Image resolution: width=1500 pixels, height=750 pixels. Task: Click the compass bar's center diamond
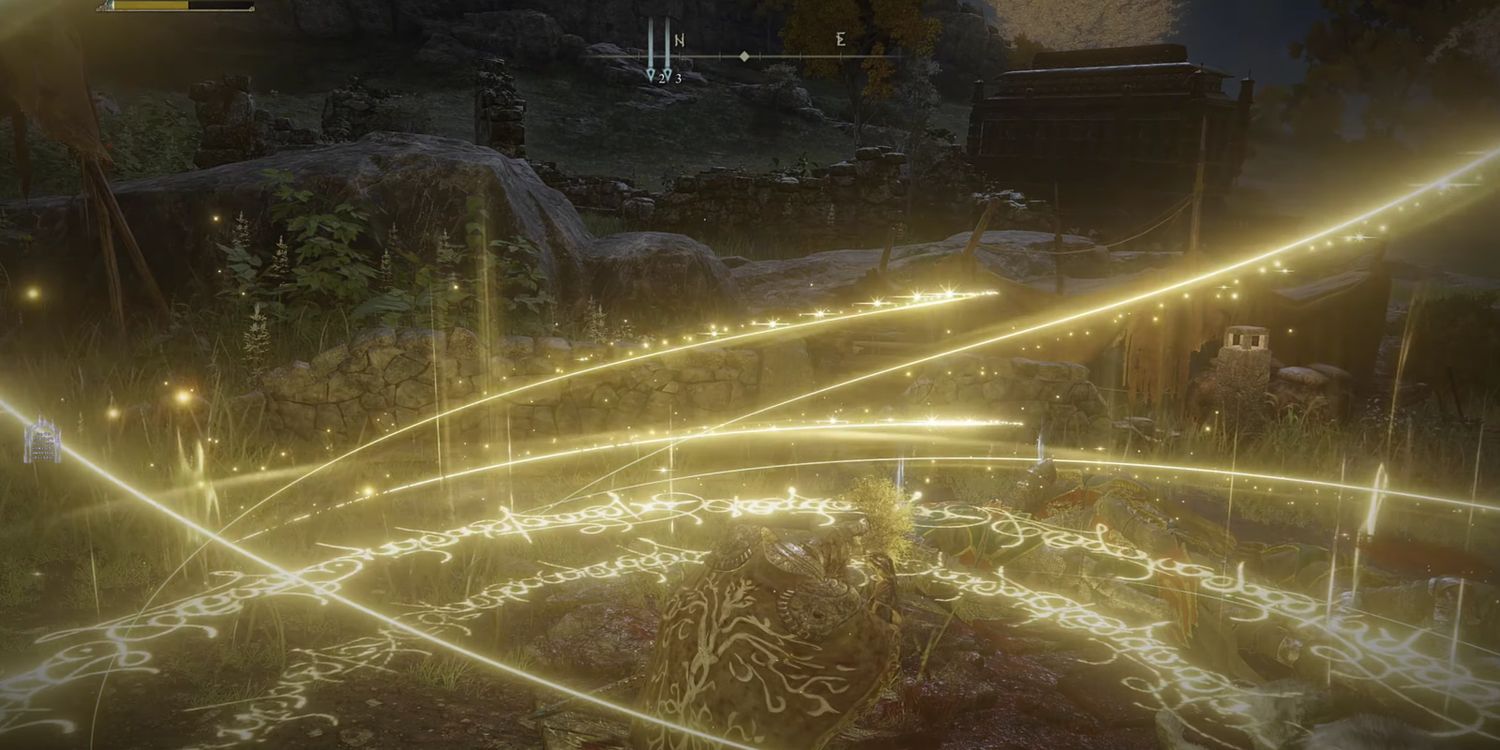point(744,56)
